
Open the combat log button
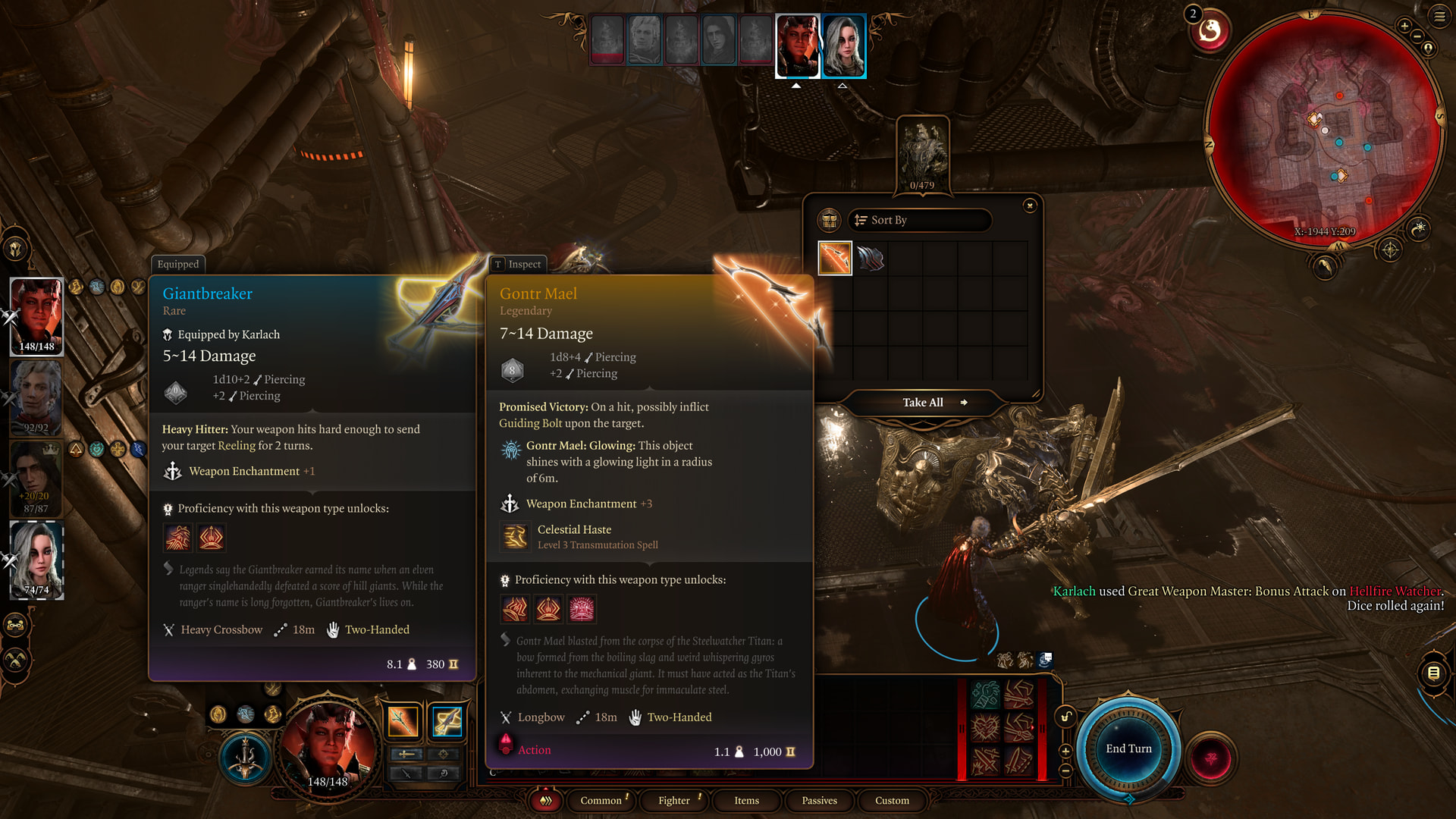point(1433,673)
